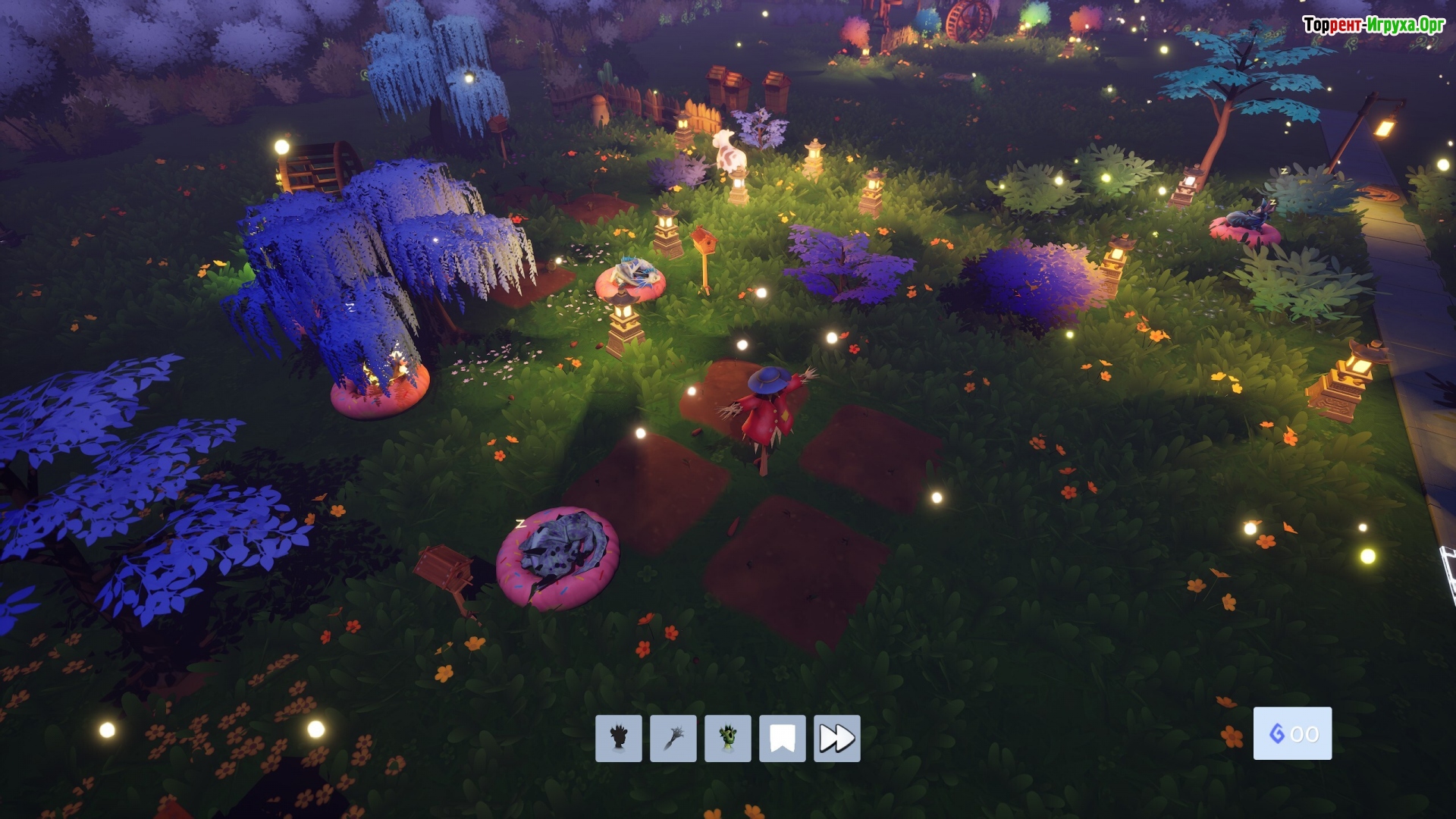Viewport: 1456px width, 819px height.
Task: Select the dark silhouette creature slot
Action: [x=618, y=738]
